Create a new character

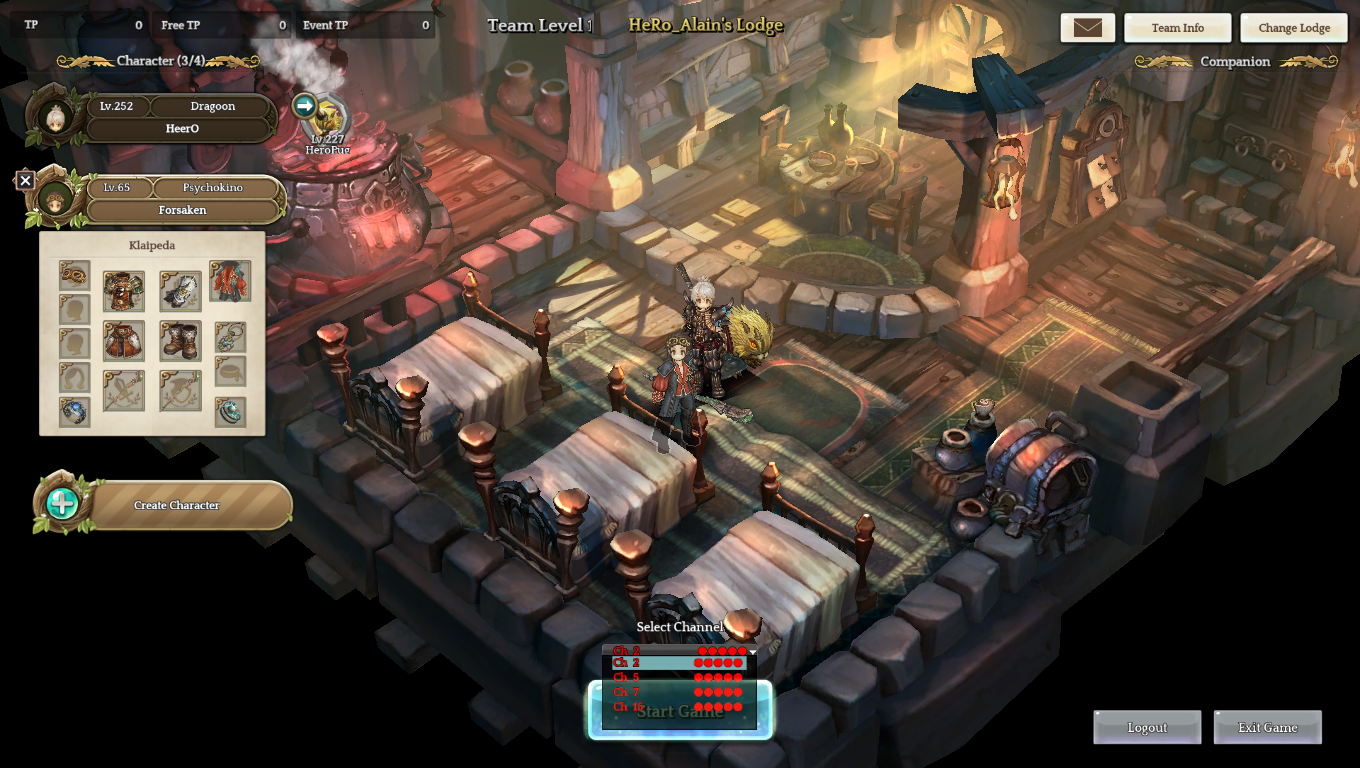pyautogui.click(x=176, y=506)
